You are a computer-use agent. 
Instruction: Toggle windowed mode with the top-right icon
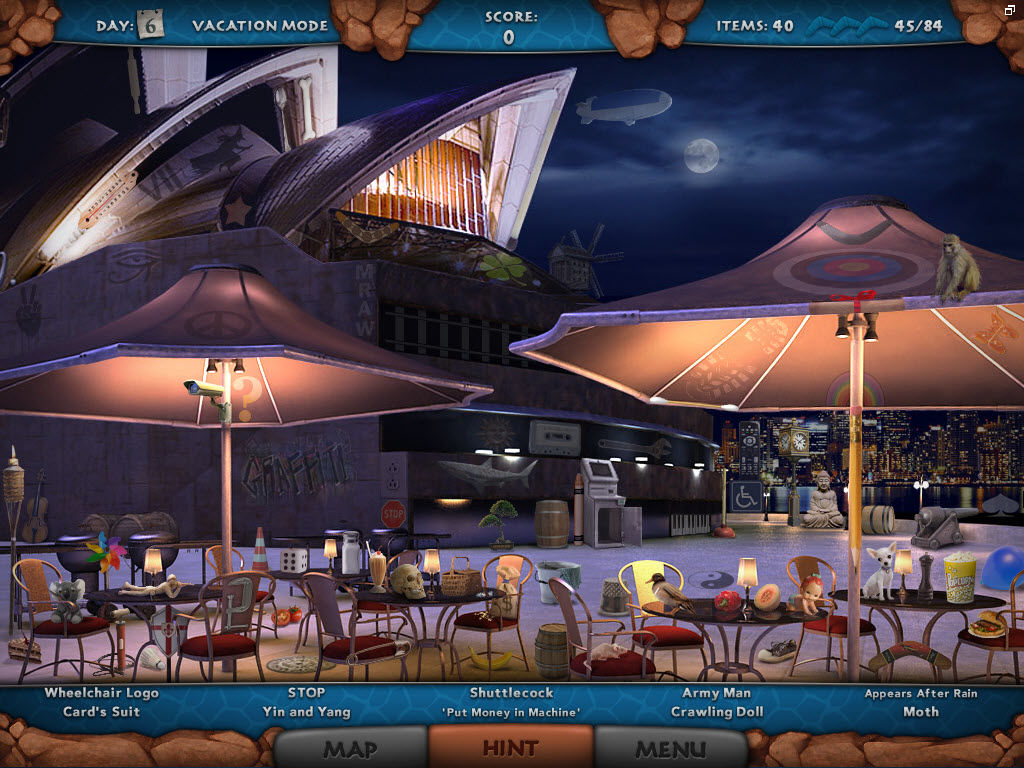[x=1011, y=9]
